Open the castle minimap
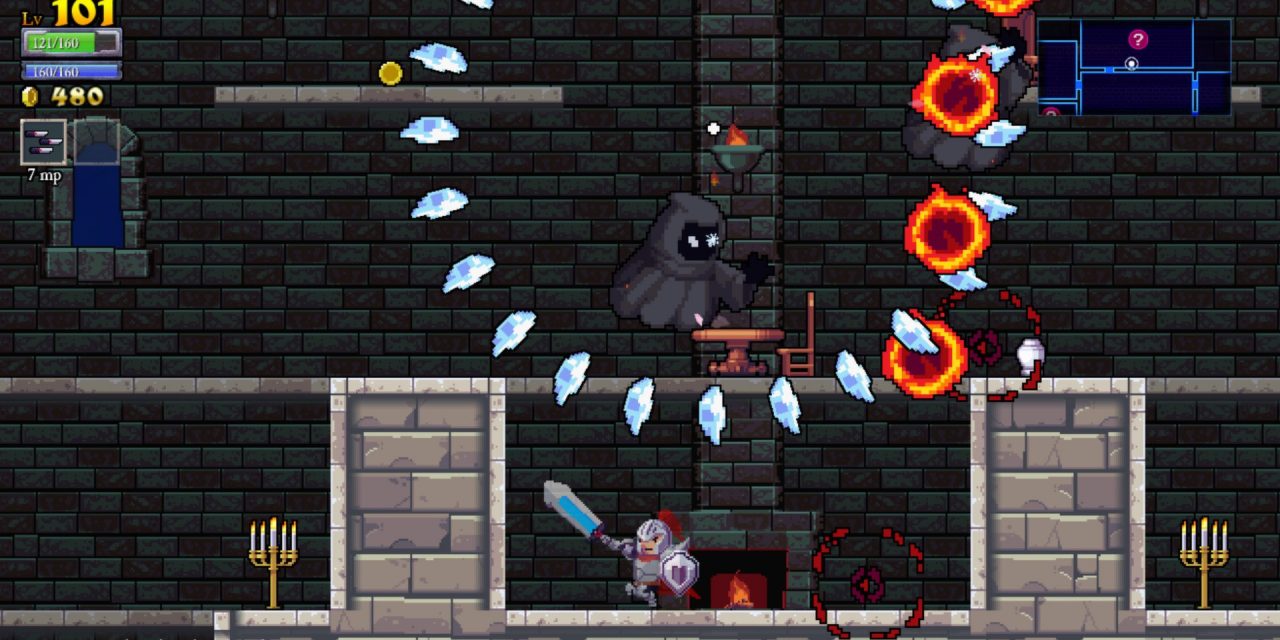Image resolution: width=1280 pixels, height=640 pixels. pos(1133,66)
